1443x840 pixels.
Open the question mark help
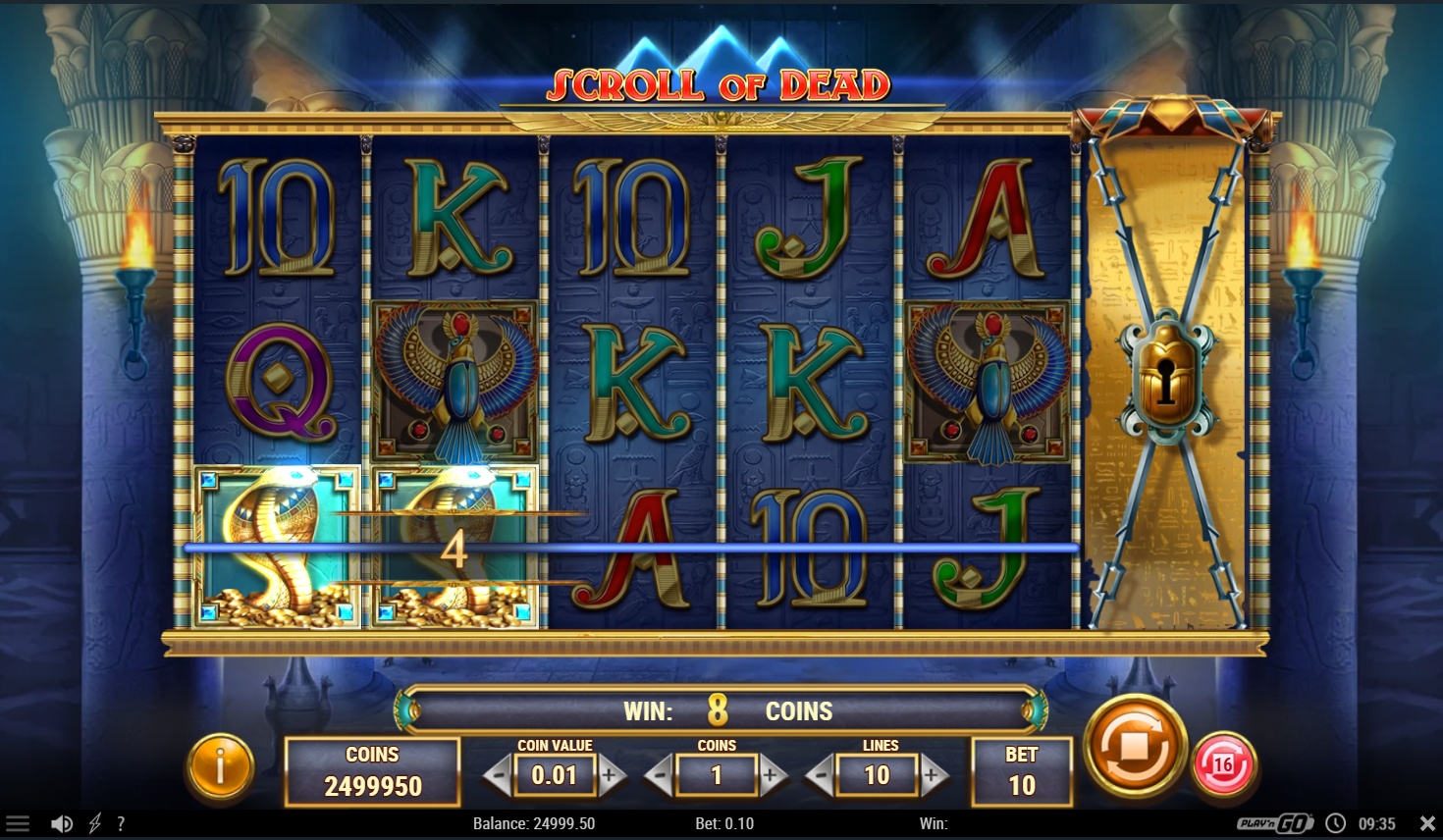point(121,823)
